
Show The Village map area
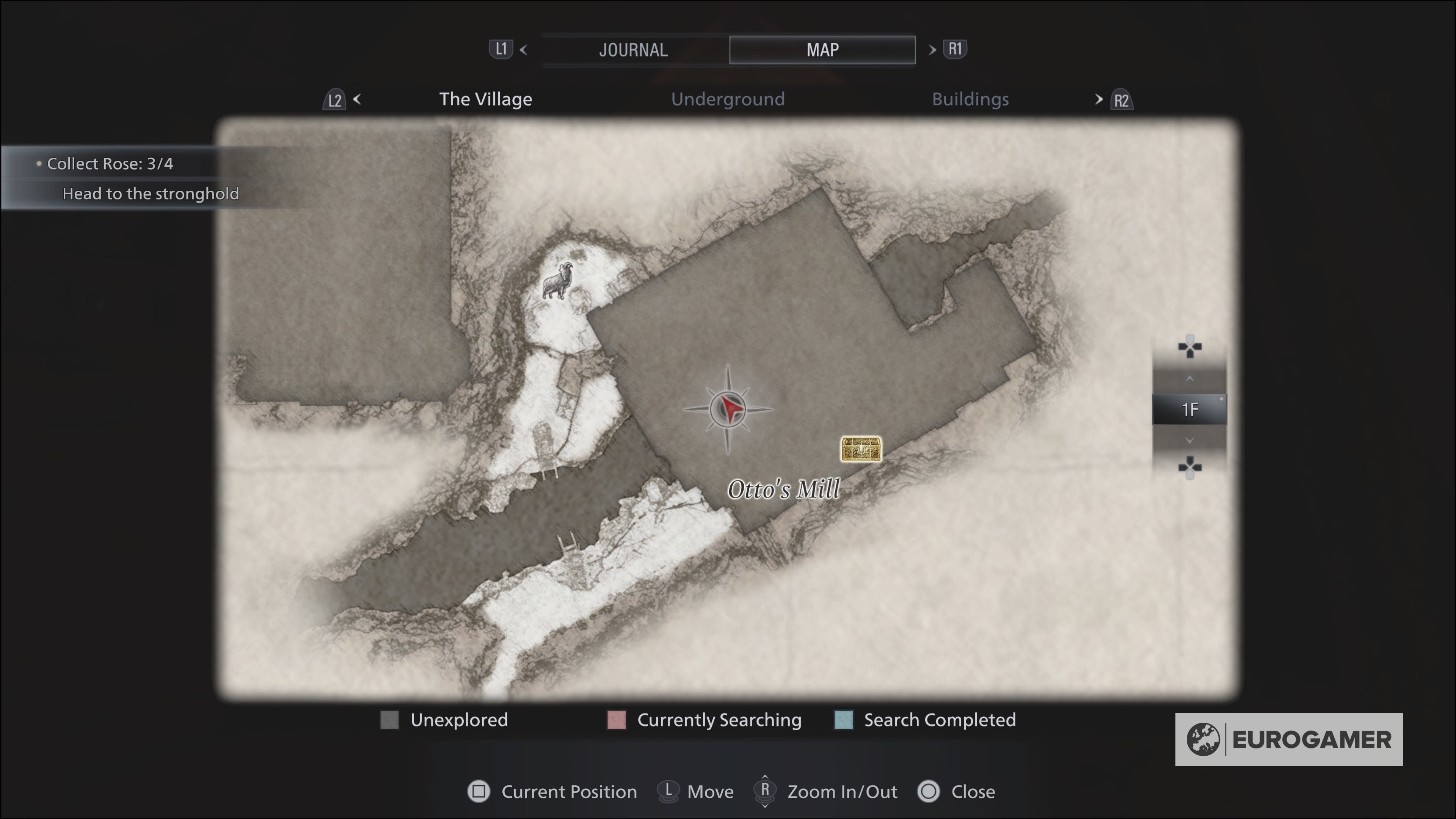click(x=485, y=99)
